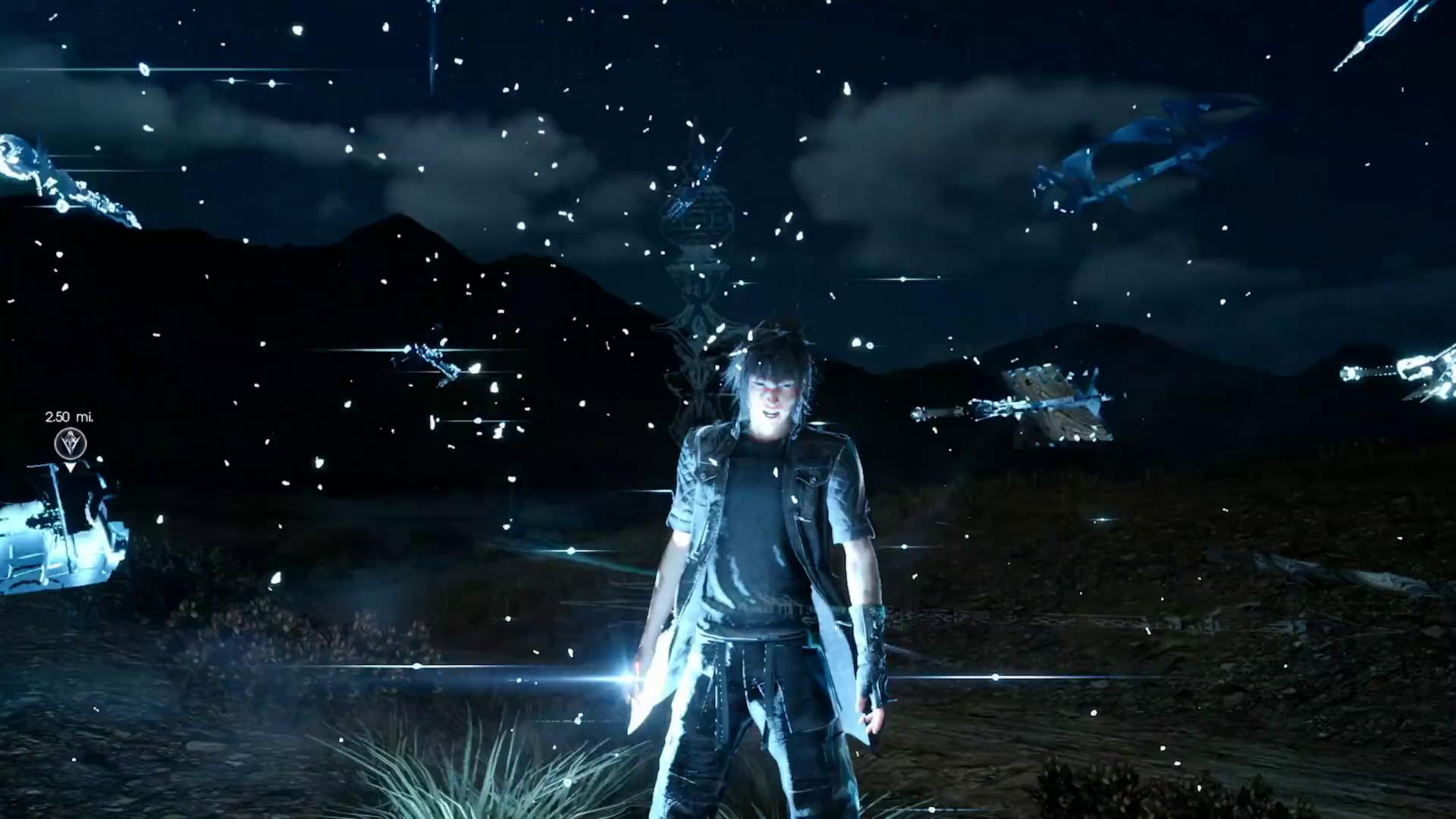The width and height of the screenshot is (1456, 819).
Task: Click the quest waypoint marker icon
Action: click(x=71, y=443)
